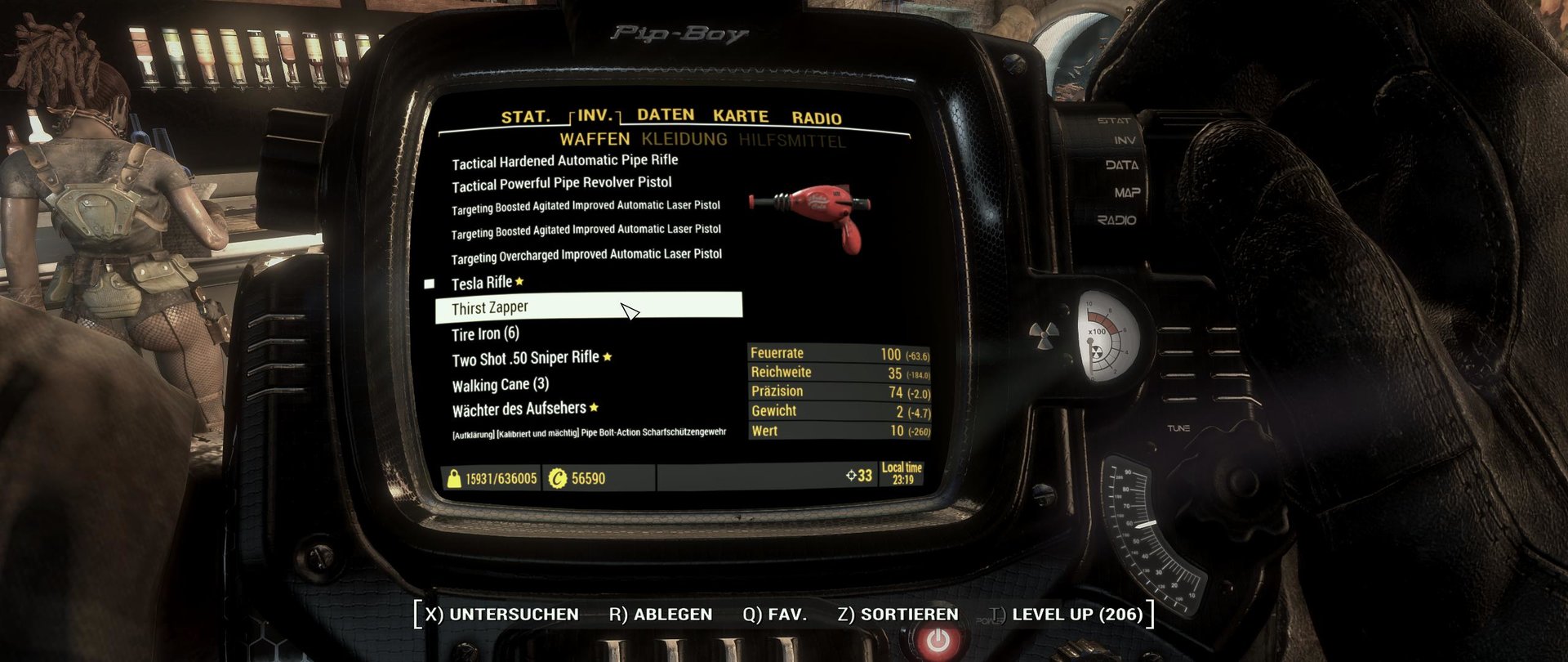The height and width of the screenshot is (662, 1568).
Task: Pick the Two Shot .50 Sniper Rifle
Action: pos(525,359)
